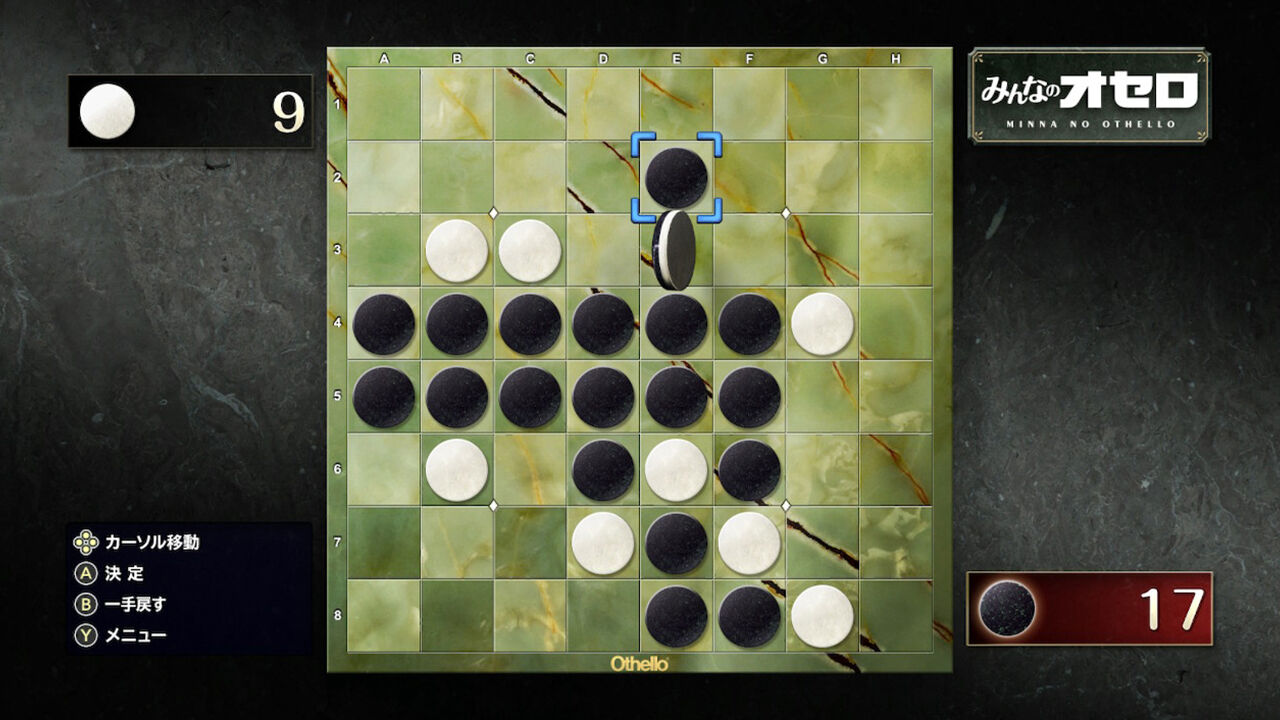Place a disc on the empty H1 corner square
The image size is (1280, 720).
point(893,101)
